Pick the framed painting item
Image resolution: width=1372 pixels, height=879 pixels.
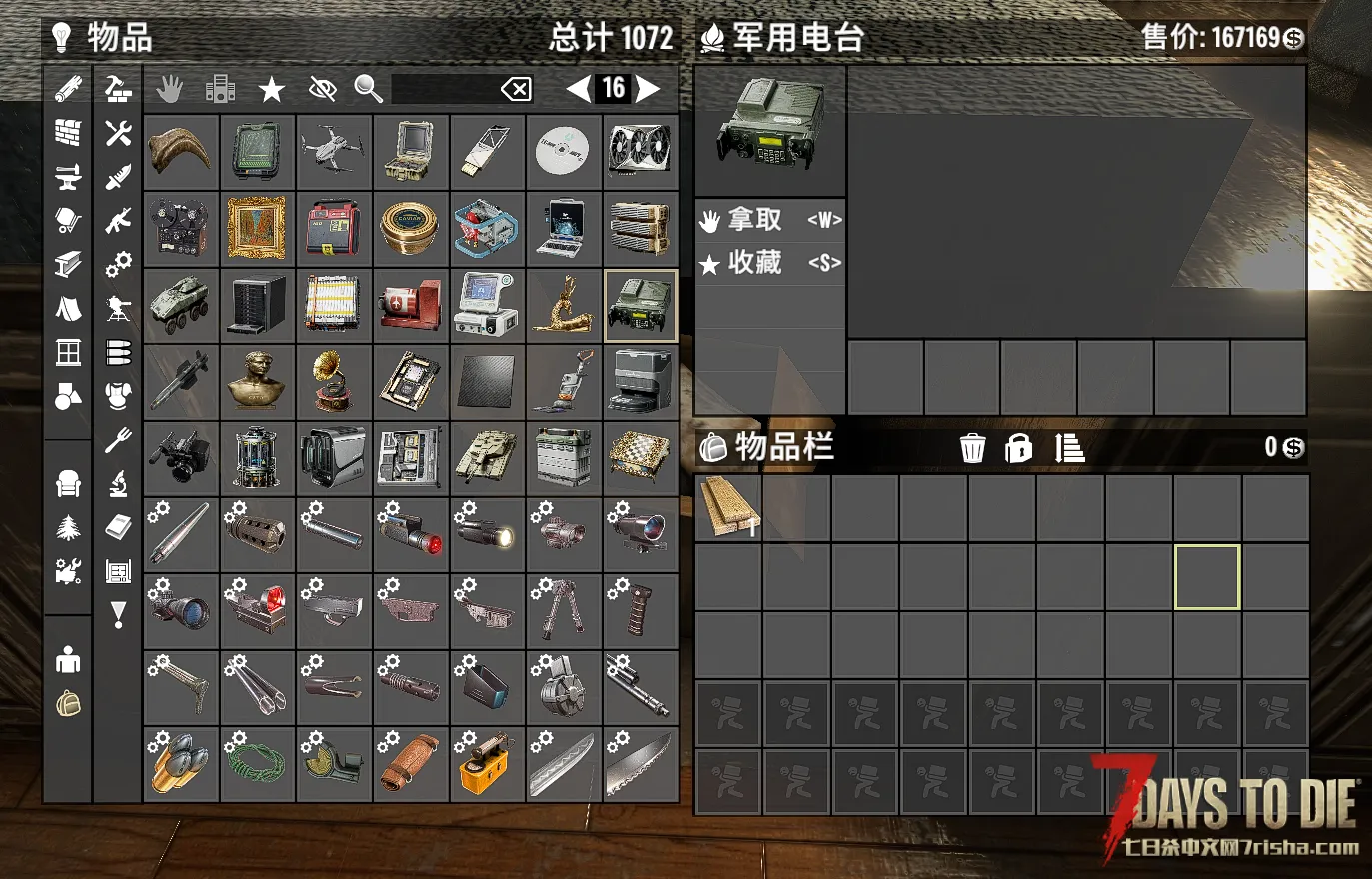pos(257,229)
